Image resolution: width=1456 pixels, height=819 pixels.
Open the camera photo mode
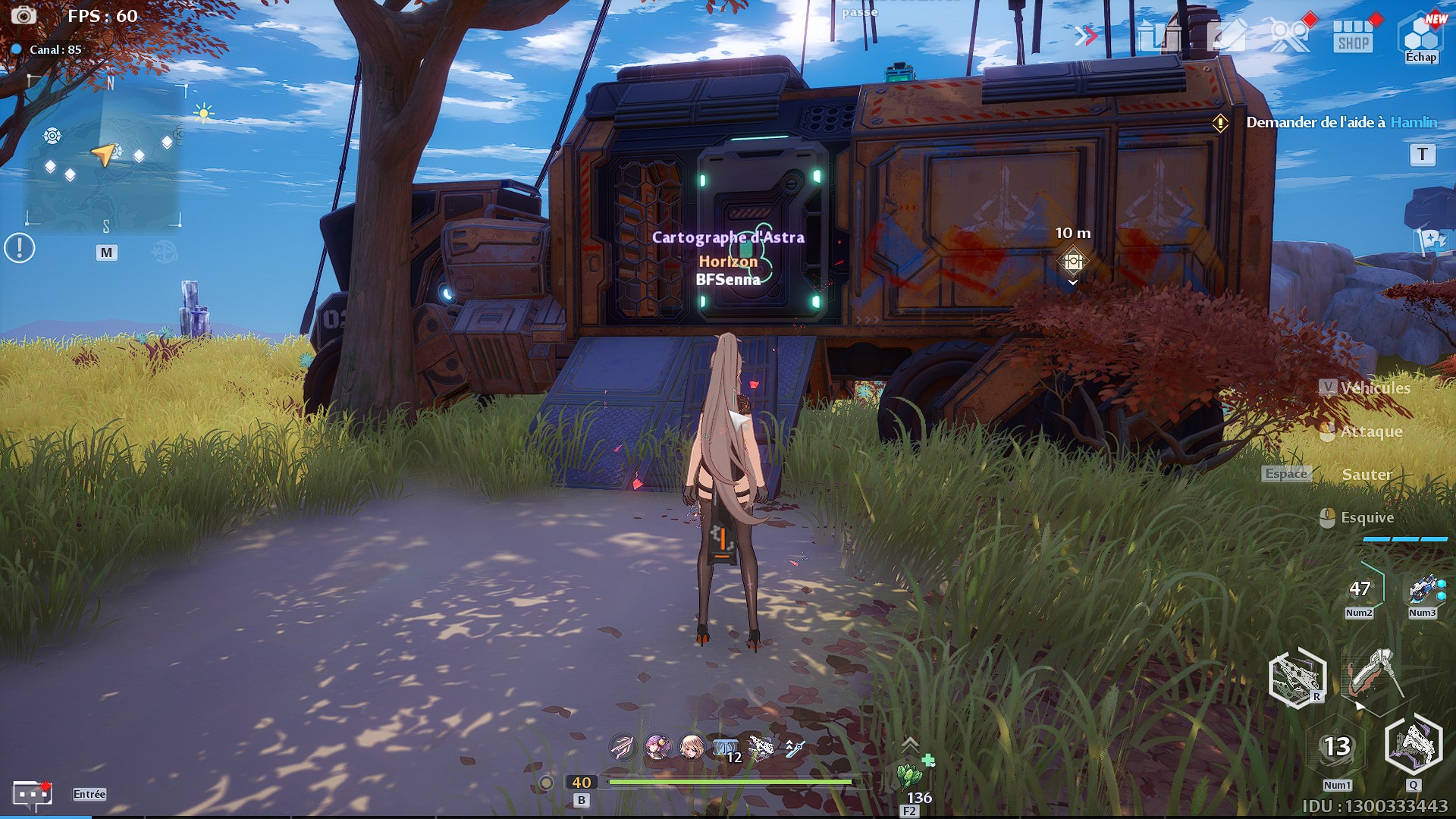(x=24, y=15)
